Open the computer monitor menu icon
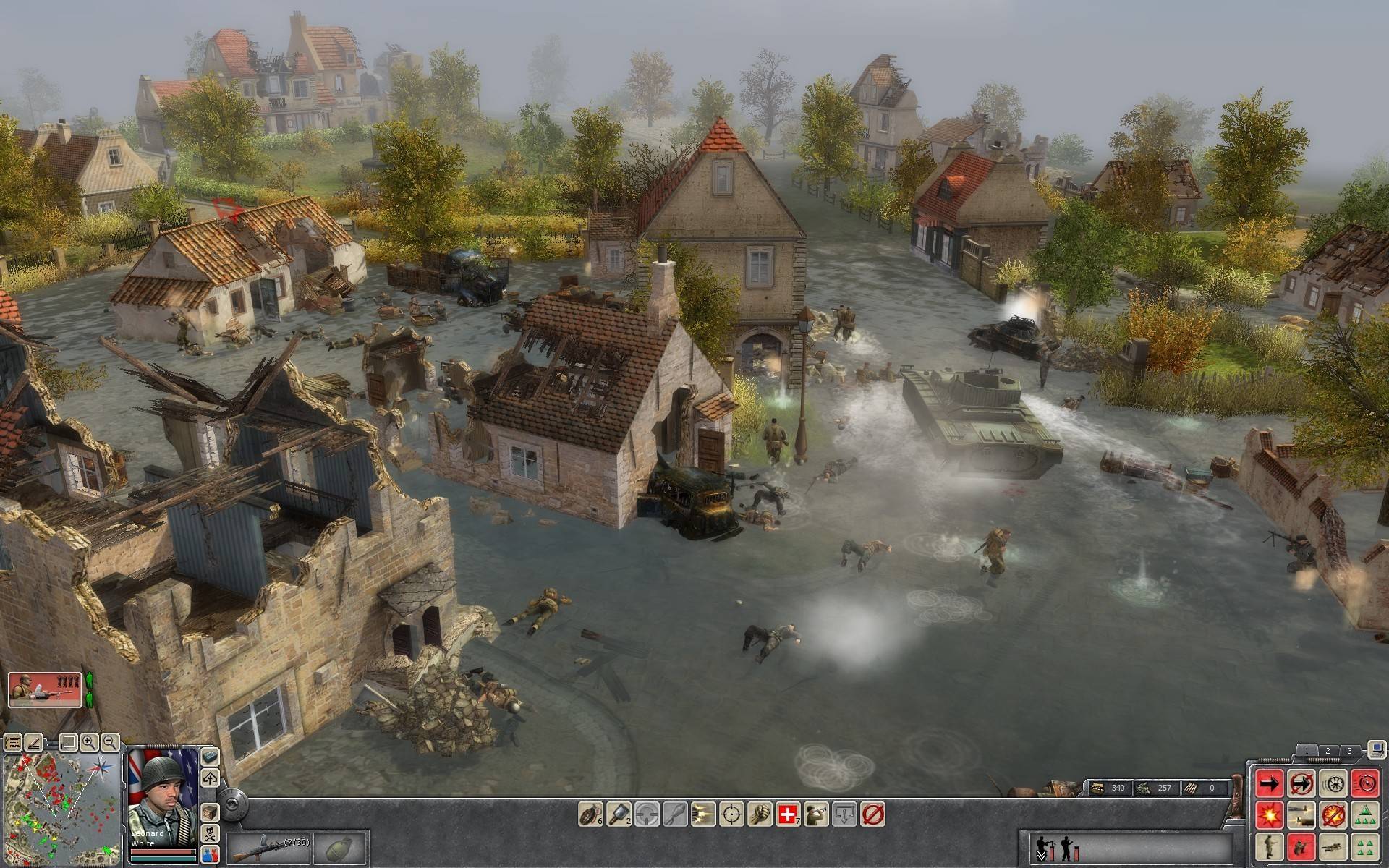 (x=1376, y=749)
